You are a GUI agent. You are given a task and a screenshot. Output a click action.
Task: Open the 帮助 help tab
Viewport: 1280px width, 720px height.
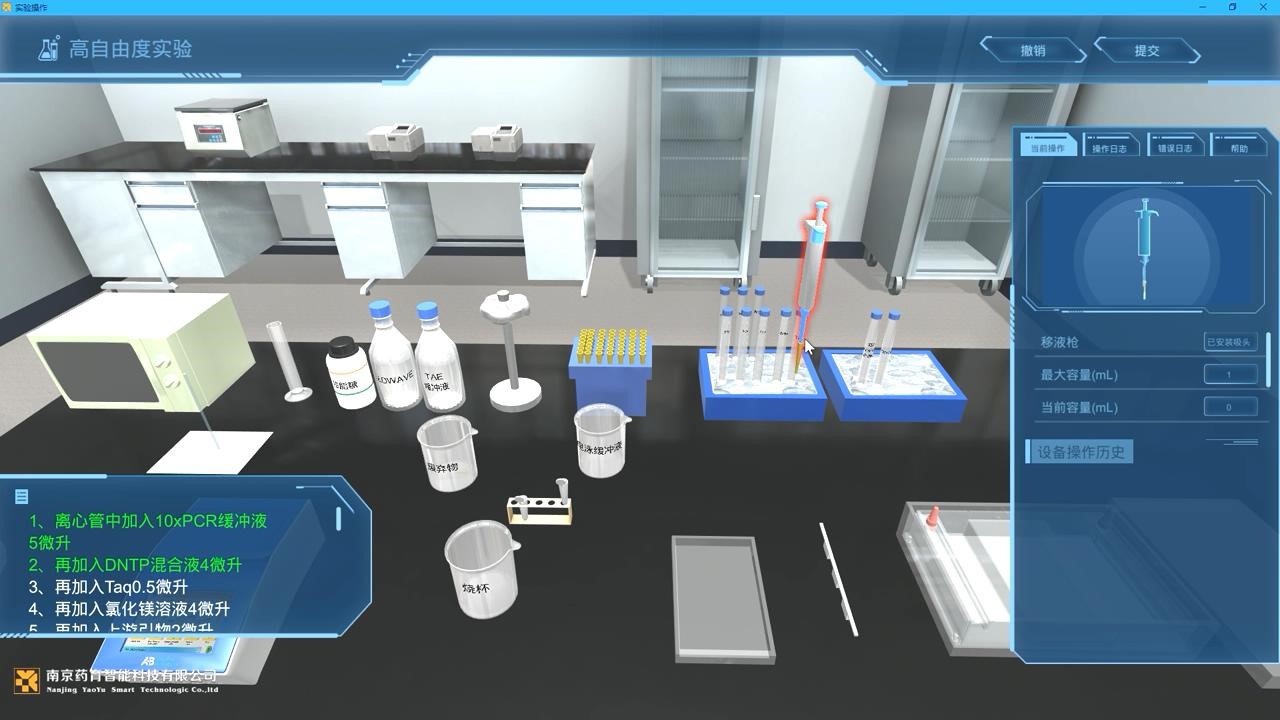click(1239, 148)
